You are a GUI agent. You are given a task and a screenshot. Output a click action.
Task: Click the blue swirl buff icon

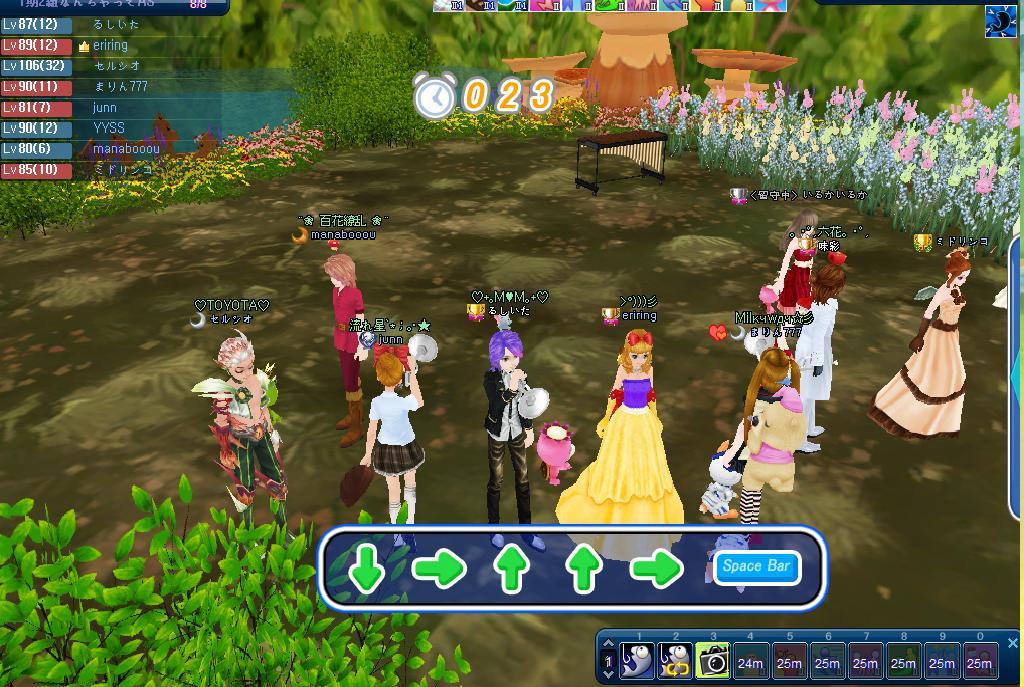tap(1001, 21)
